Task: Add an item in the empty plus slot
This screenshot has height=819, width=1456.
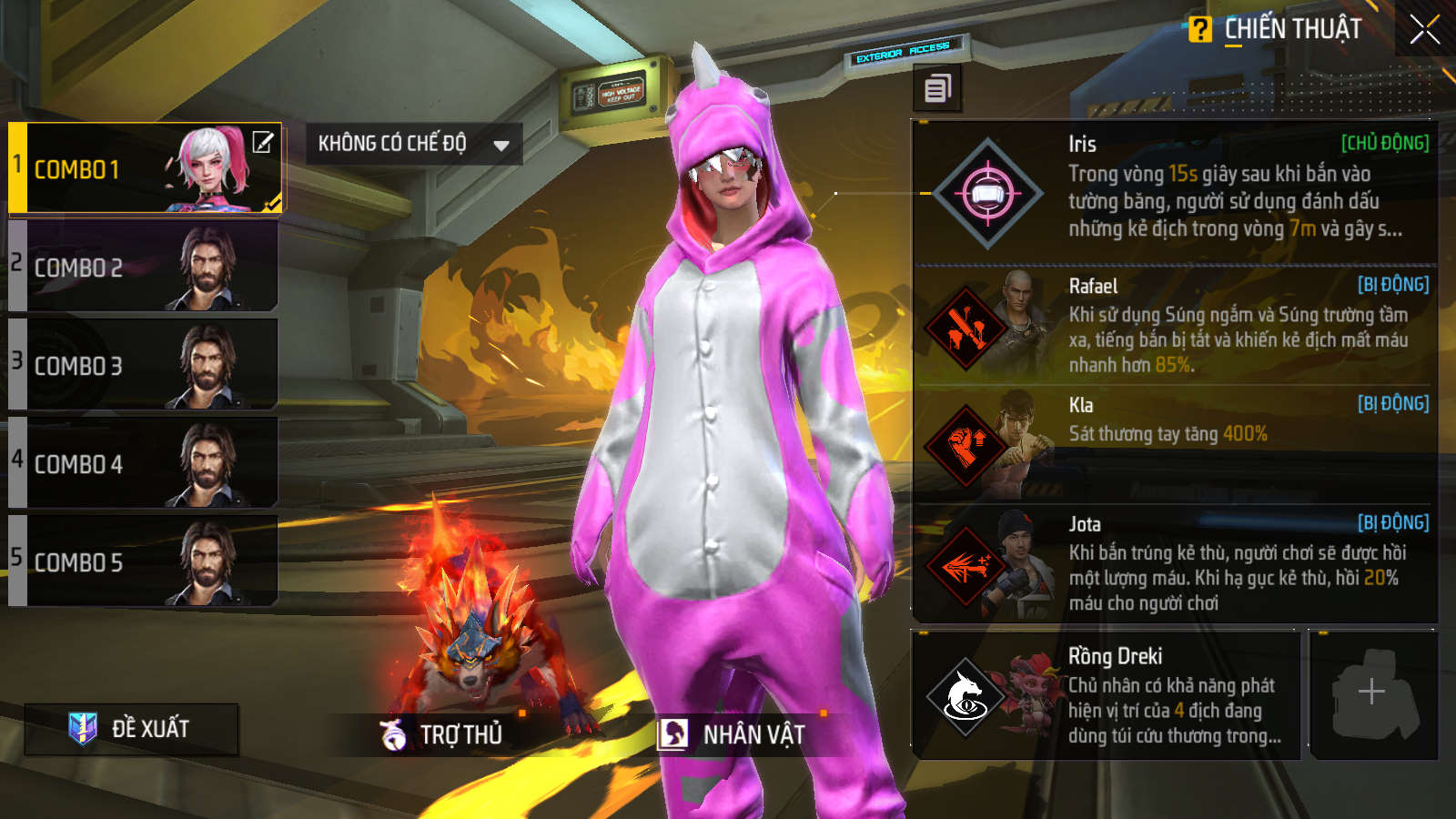Action: click(1372, 693)
